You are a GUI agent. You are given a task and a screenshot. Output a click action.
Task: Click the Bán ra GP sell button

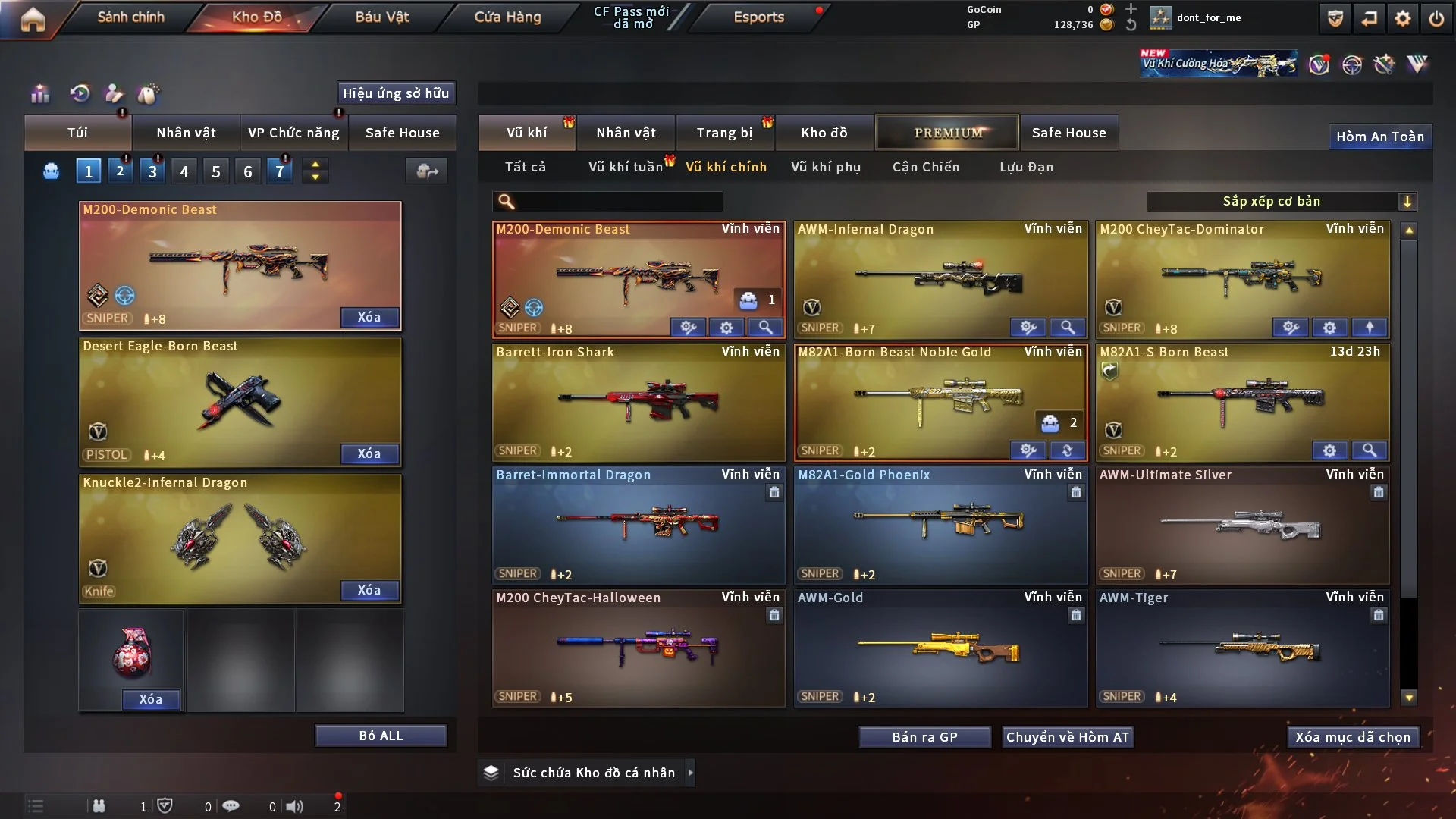pos(924,737)
